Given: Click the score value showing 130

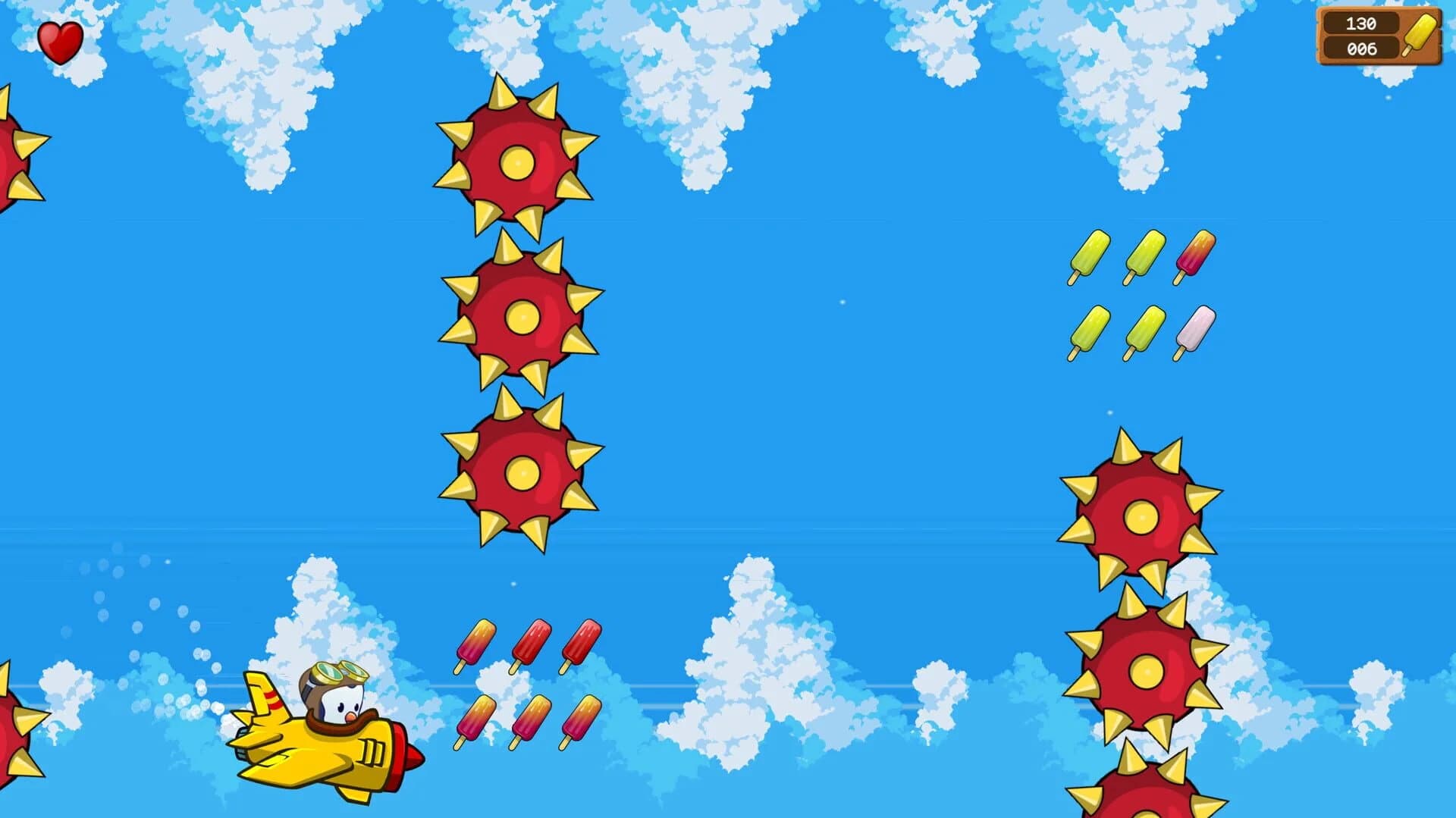Looking at the screenshot, I should point(1360,24).
